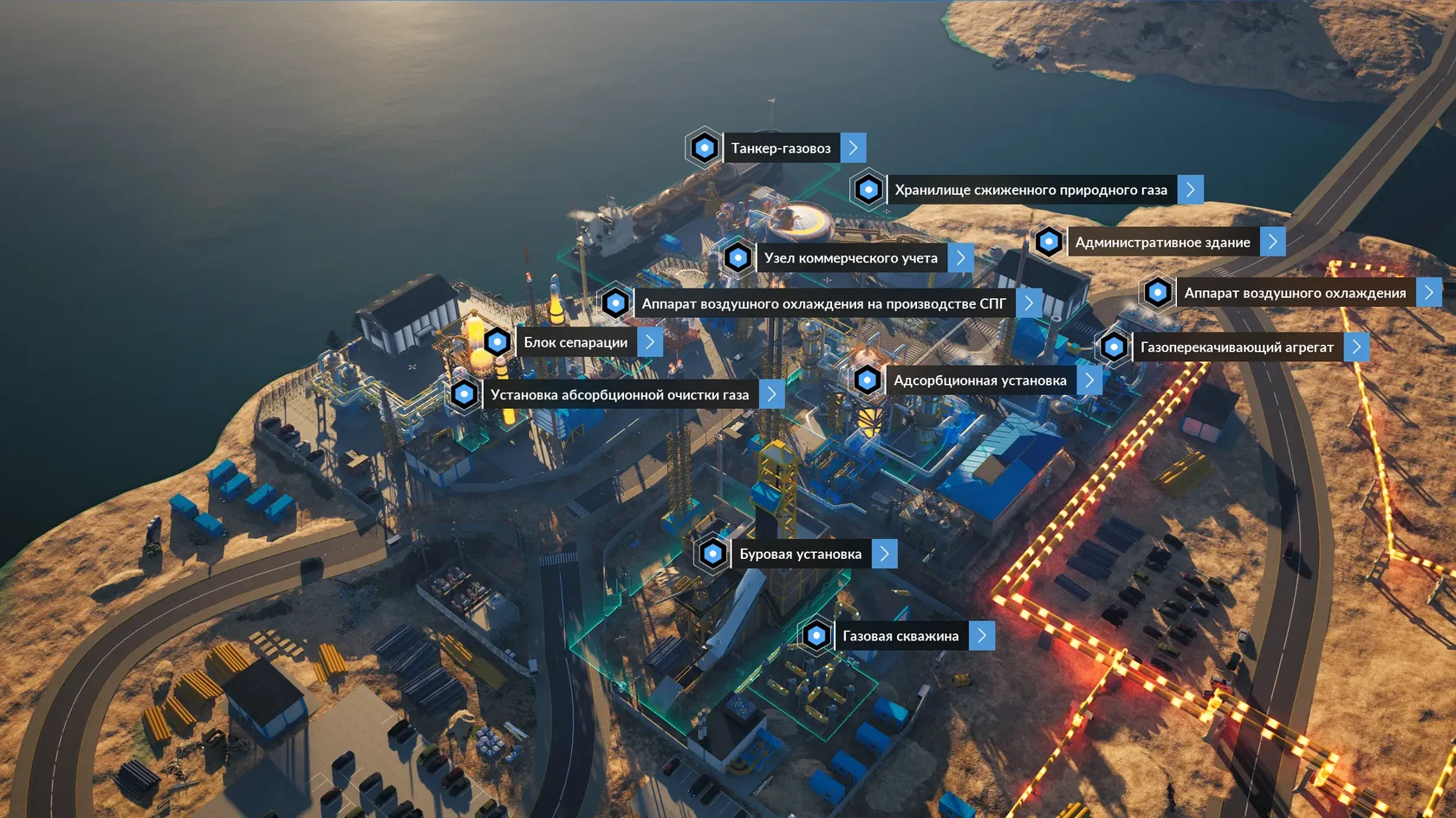The width and height of the screenshot is (1456, 818).
Task: Open the Буровая установка marker
Action: coord(800,555)
